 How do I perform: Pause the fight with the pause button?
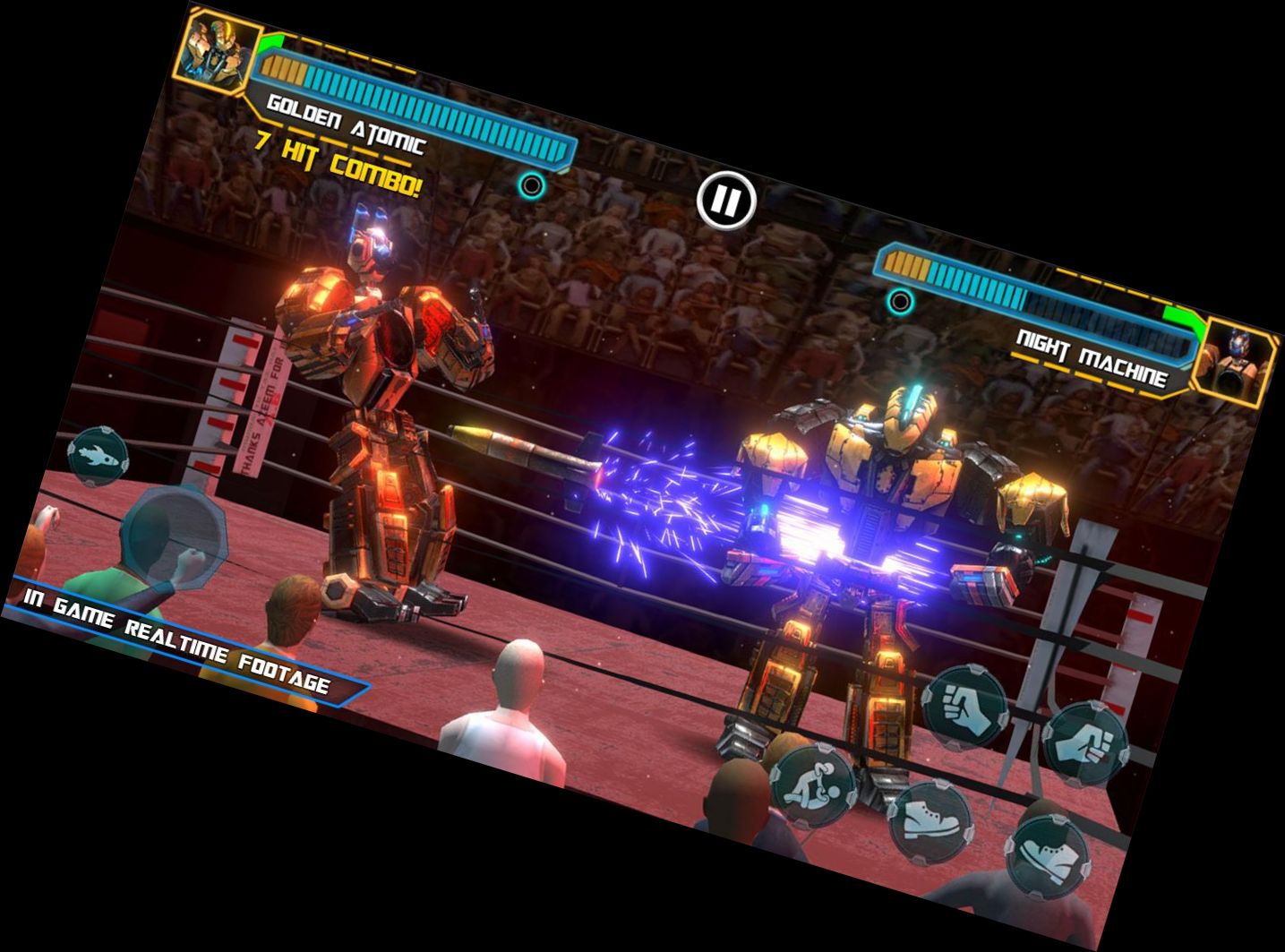[x=726, y=201]
